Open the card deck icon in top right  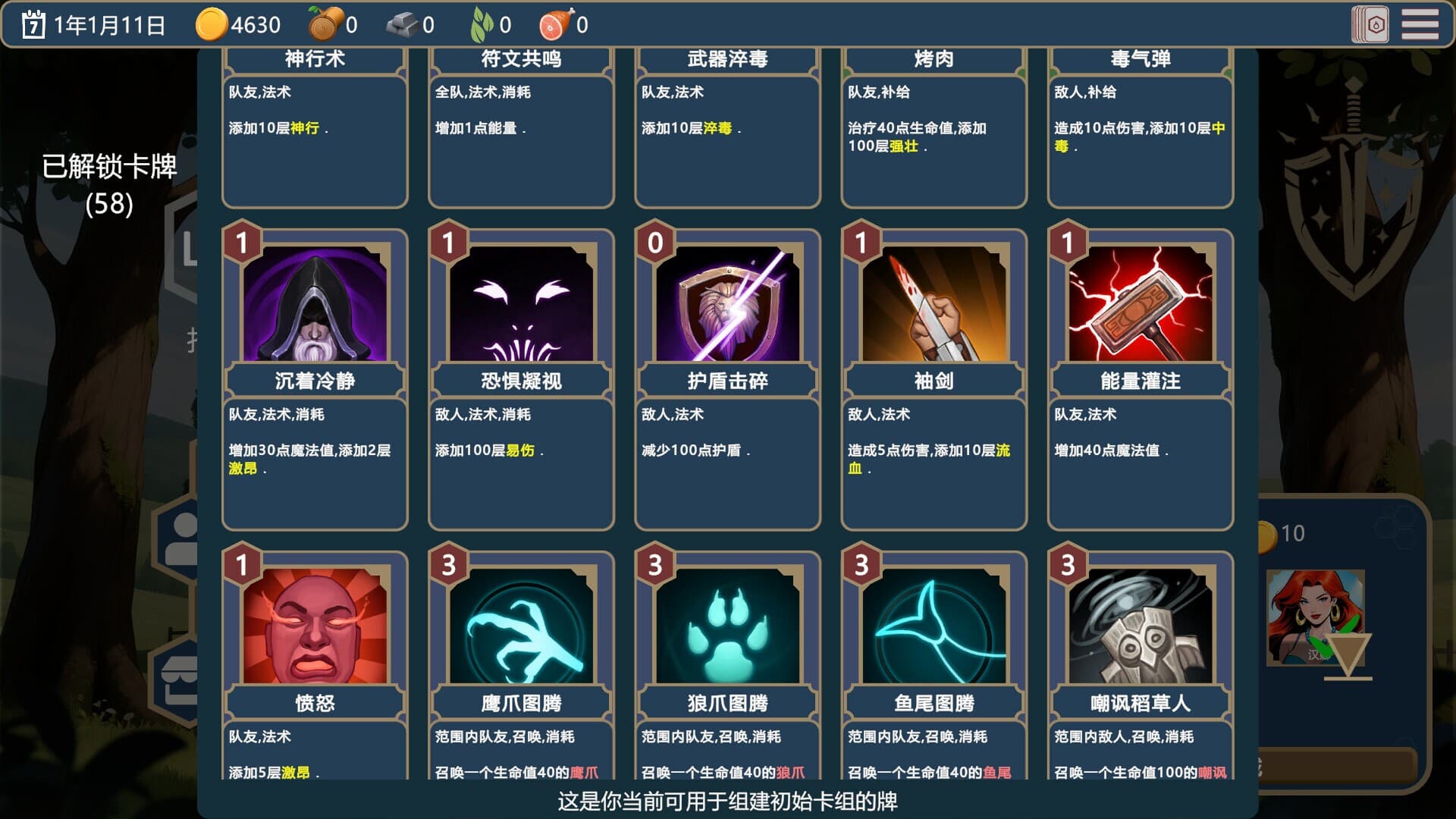(x=1368, y=24)
